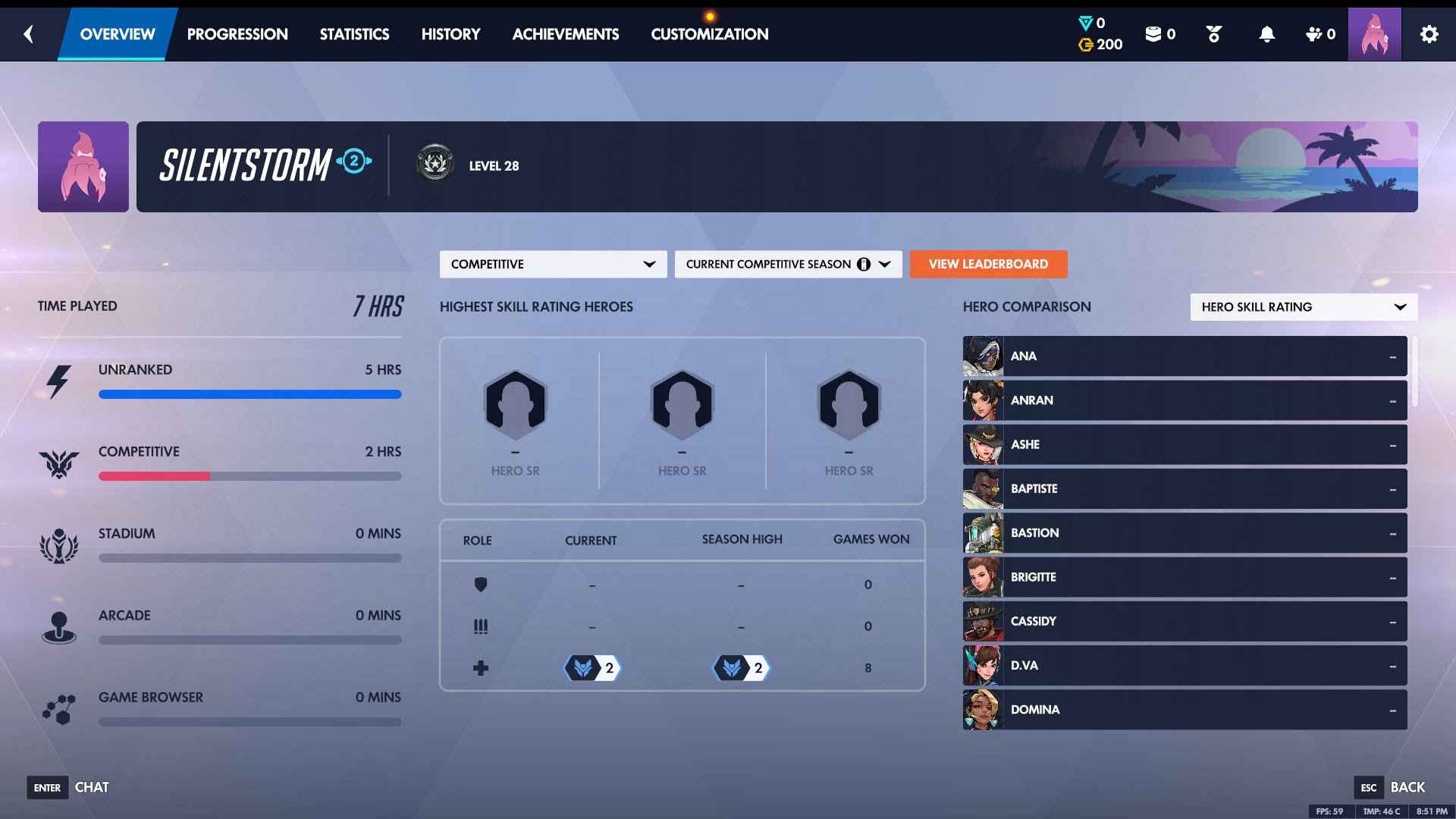
Task: Click the View Leaderboard button
Action: coord(988,264)
